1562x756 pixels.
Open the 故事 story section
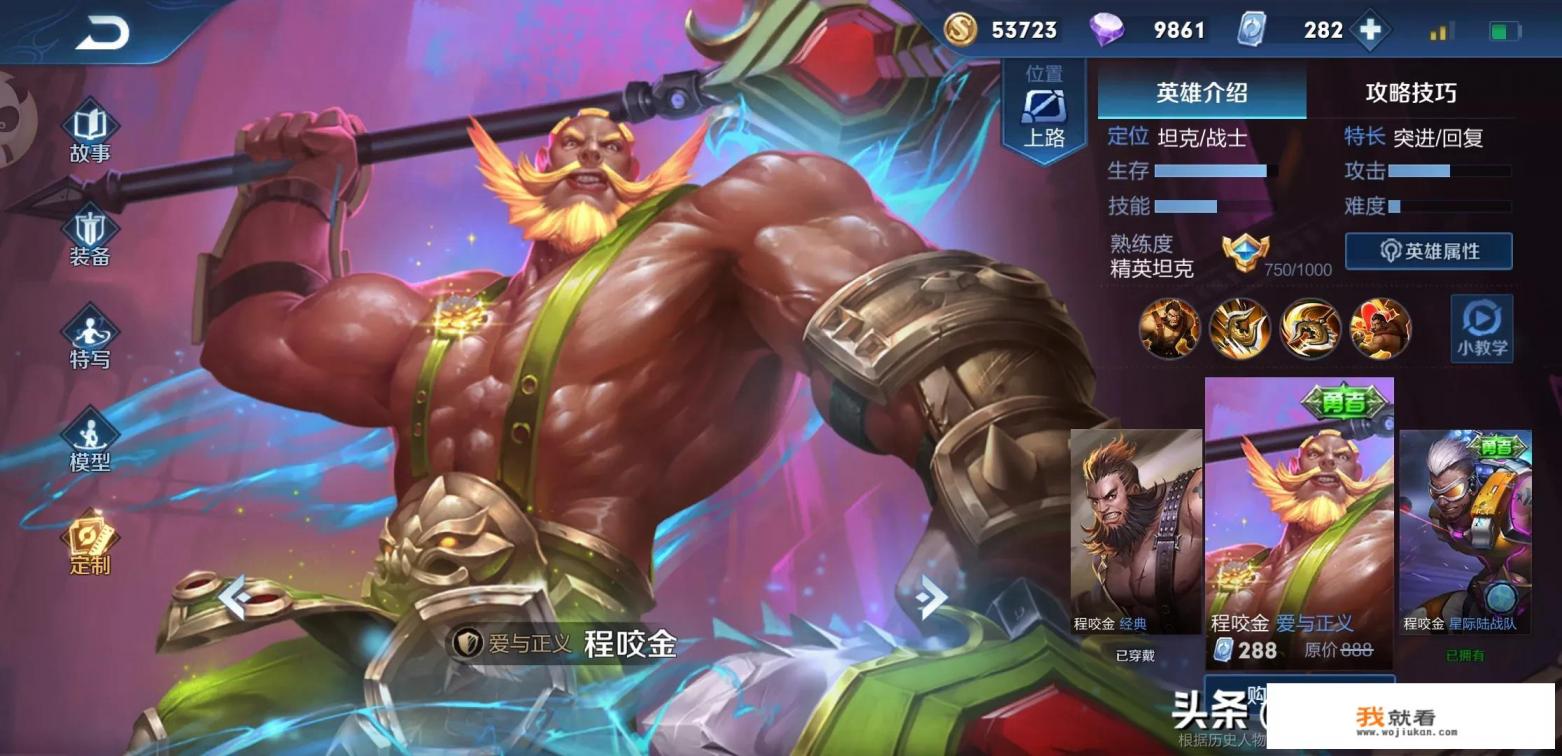[90, 134]
